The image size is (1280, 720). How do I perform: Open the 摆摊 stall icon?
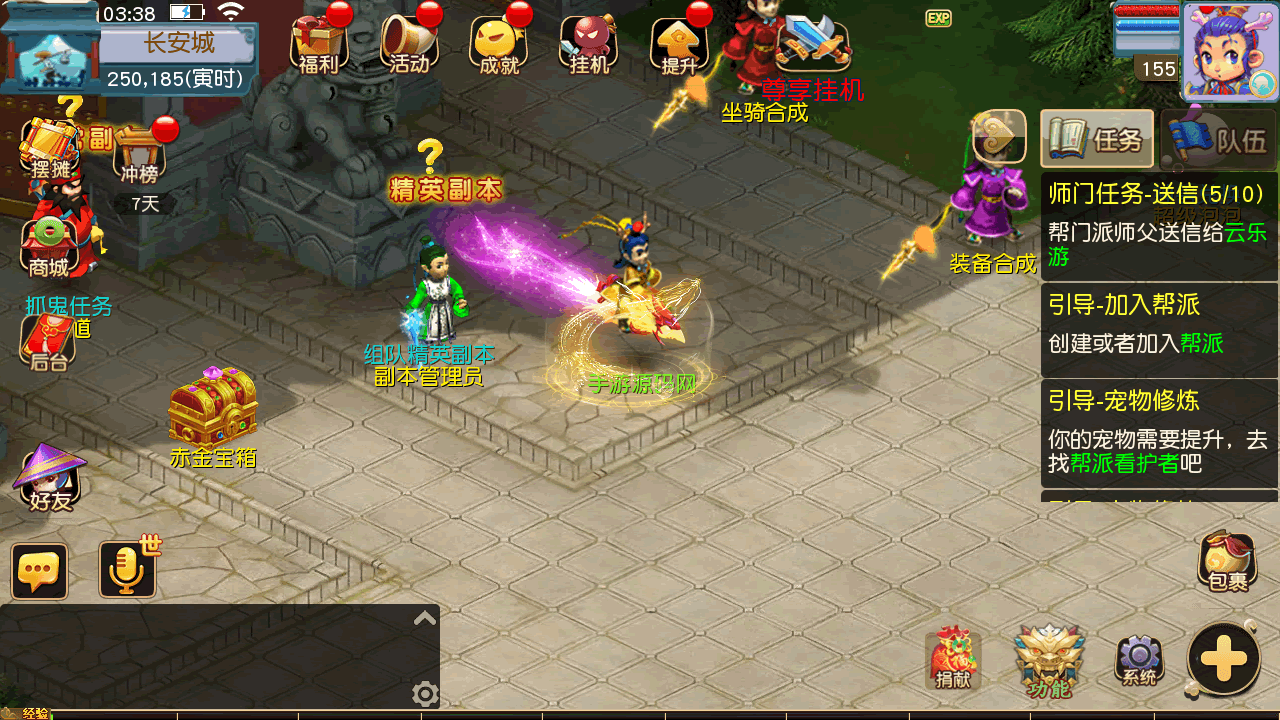[50, 150]
